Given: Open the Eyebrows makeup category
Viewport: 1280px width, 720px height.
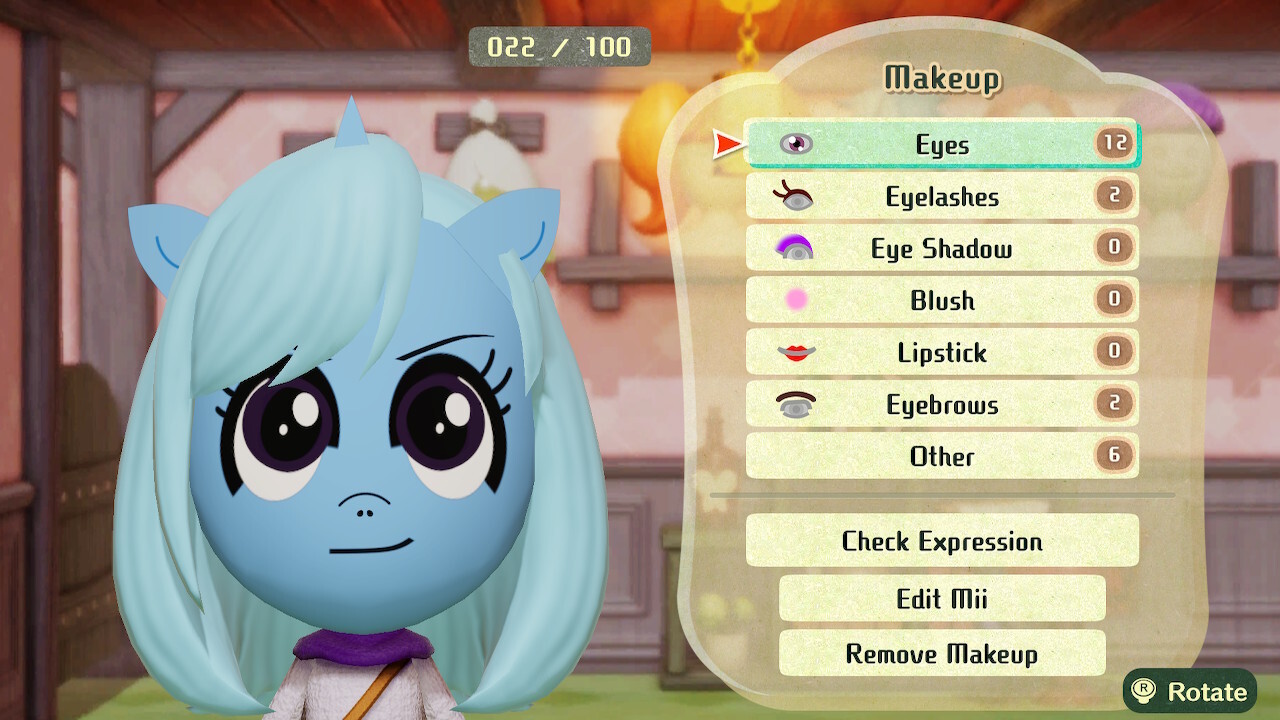Looking at the screenshot, I should [x=941, y=405].
